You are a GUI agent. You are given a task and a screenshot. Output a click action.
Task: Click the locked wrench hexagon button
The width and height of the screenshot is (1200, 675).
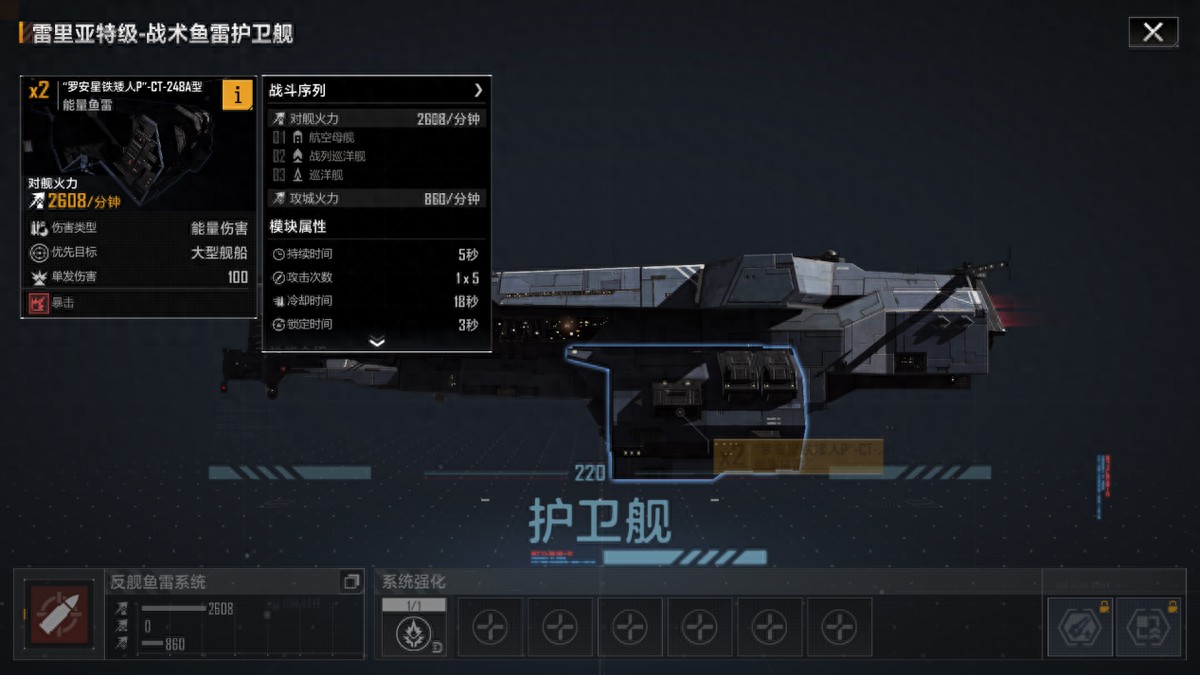pos(1079,627)
